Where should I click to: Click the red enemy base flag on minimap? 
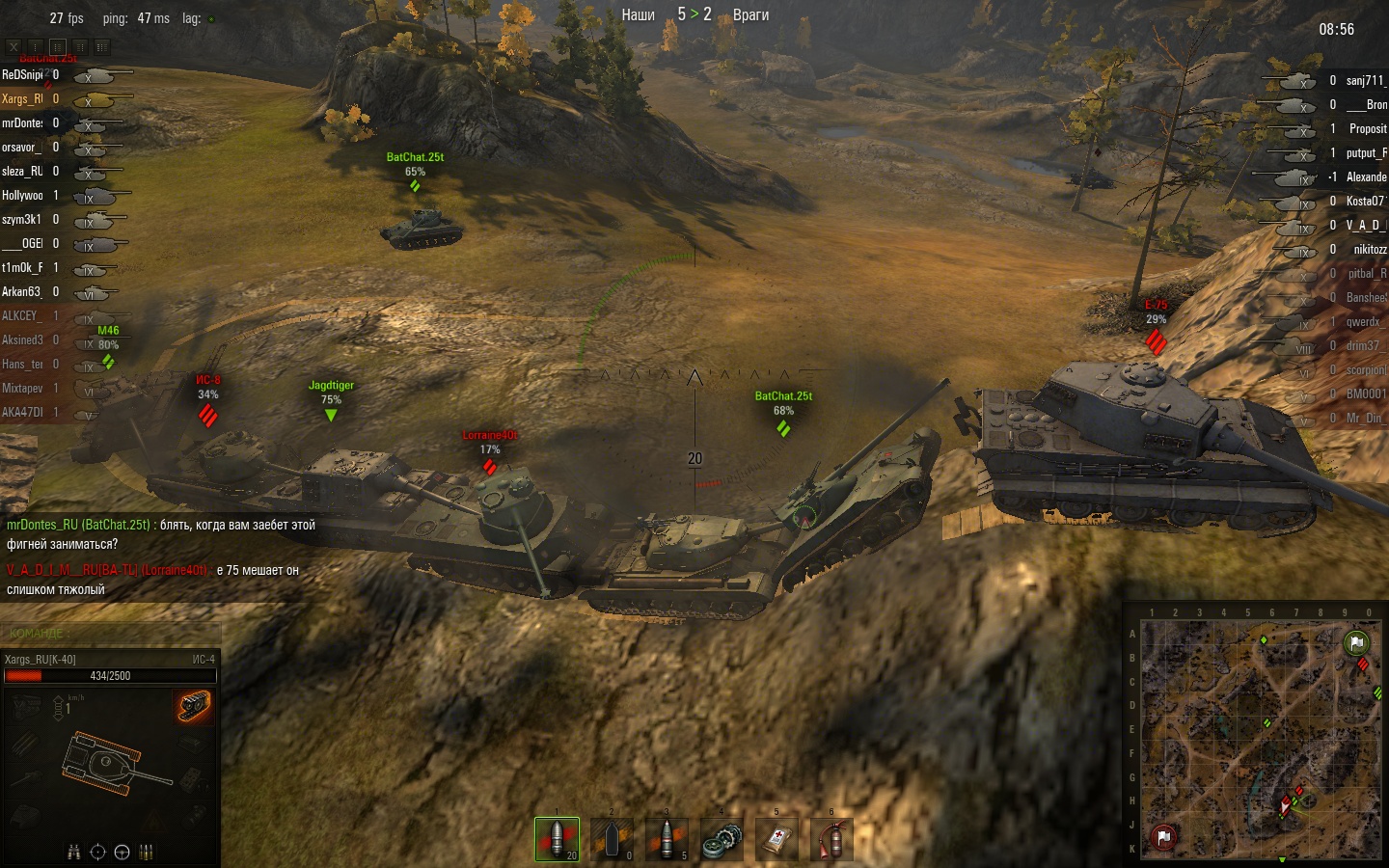pyautogui.click(x=1164, y=837)
